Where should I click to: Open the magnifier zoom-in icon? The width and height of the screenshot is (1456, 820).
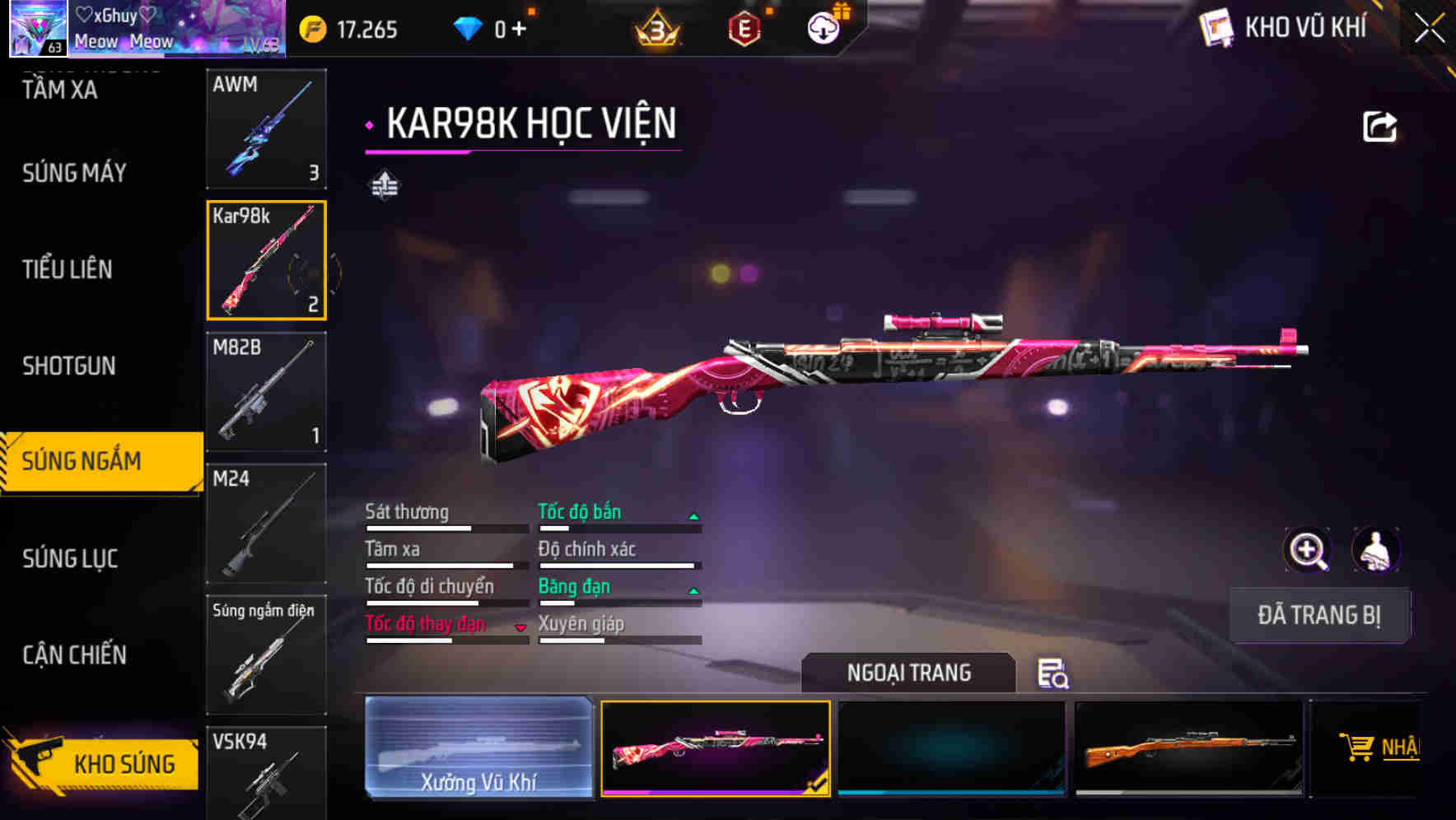click(x=1307, y=550)
